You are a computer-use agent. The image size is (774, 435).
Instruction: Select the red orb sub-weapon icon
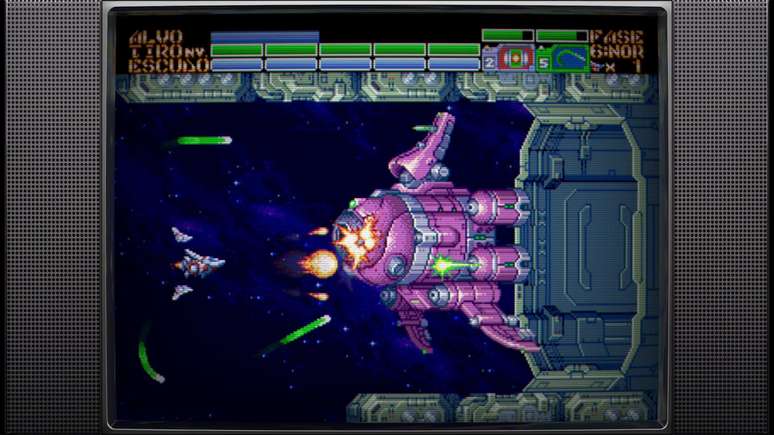pos(516,58)
